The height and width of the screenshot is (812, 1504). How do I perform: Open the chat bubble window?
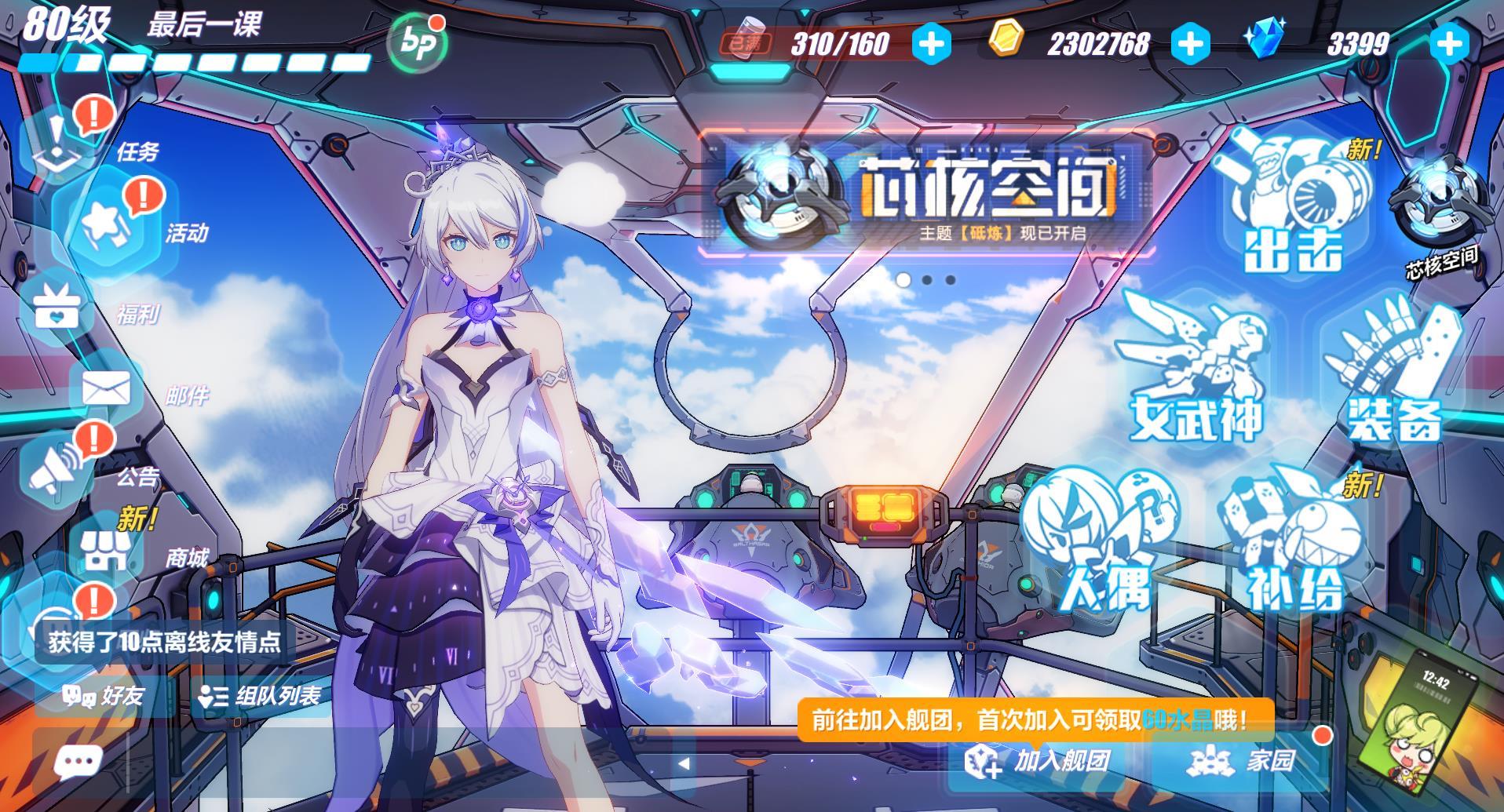tap(78, 761)
